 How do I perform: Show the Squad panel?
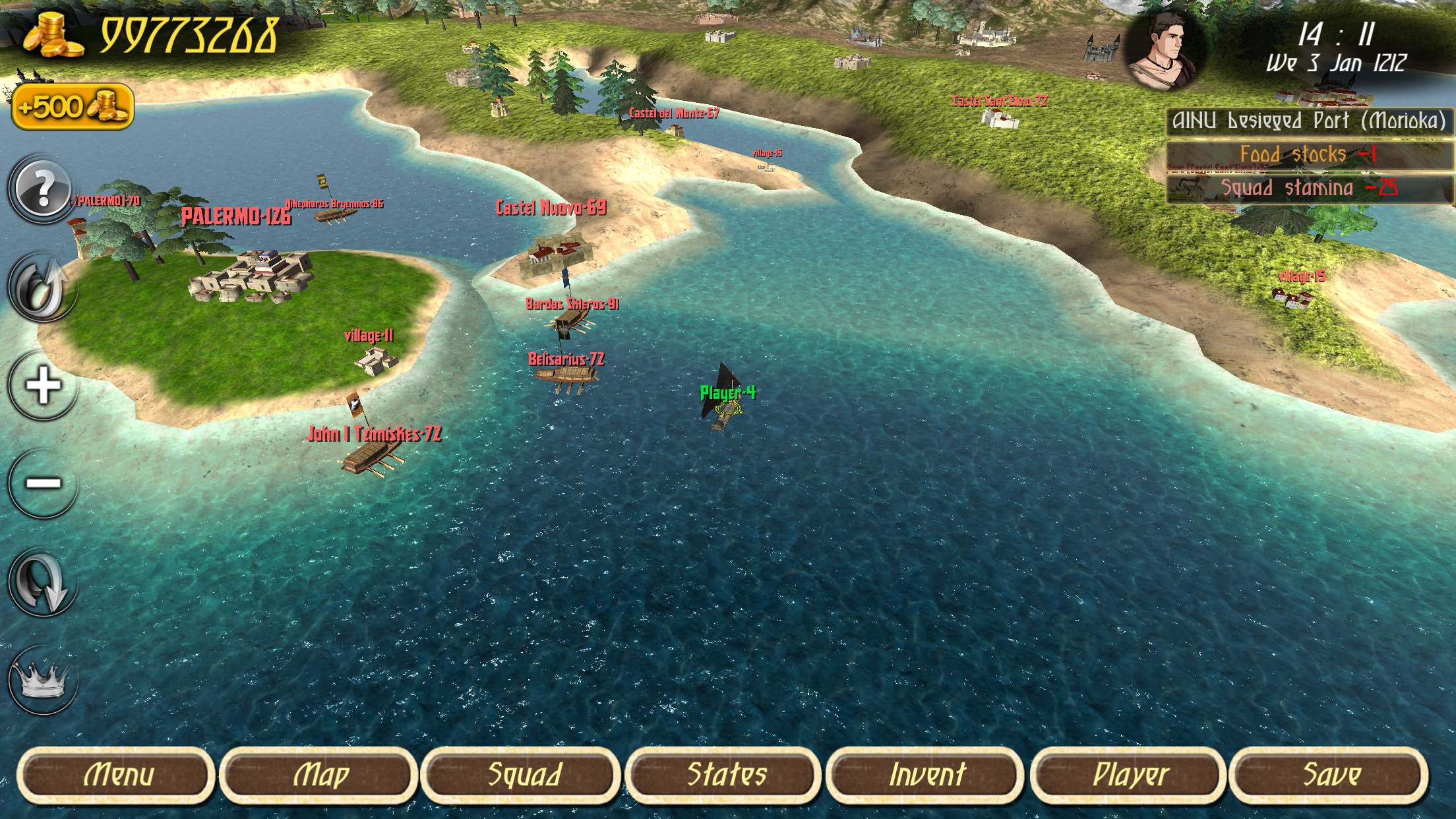(x=522, y=775)
